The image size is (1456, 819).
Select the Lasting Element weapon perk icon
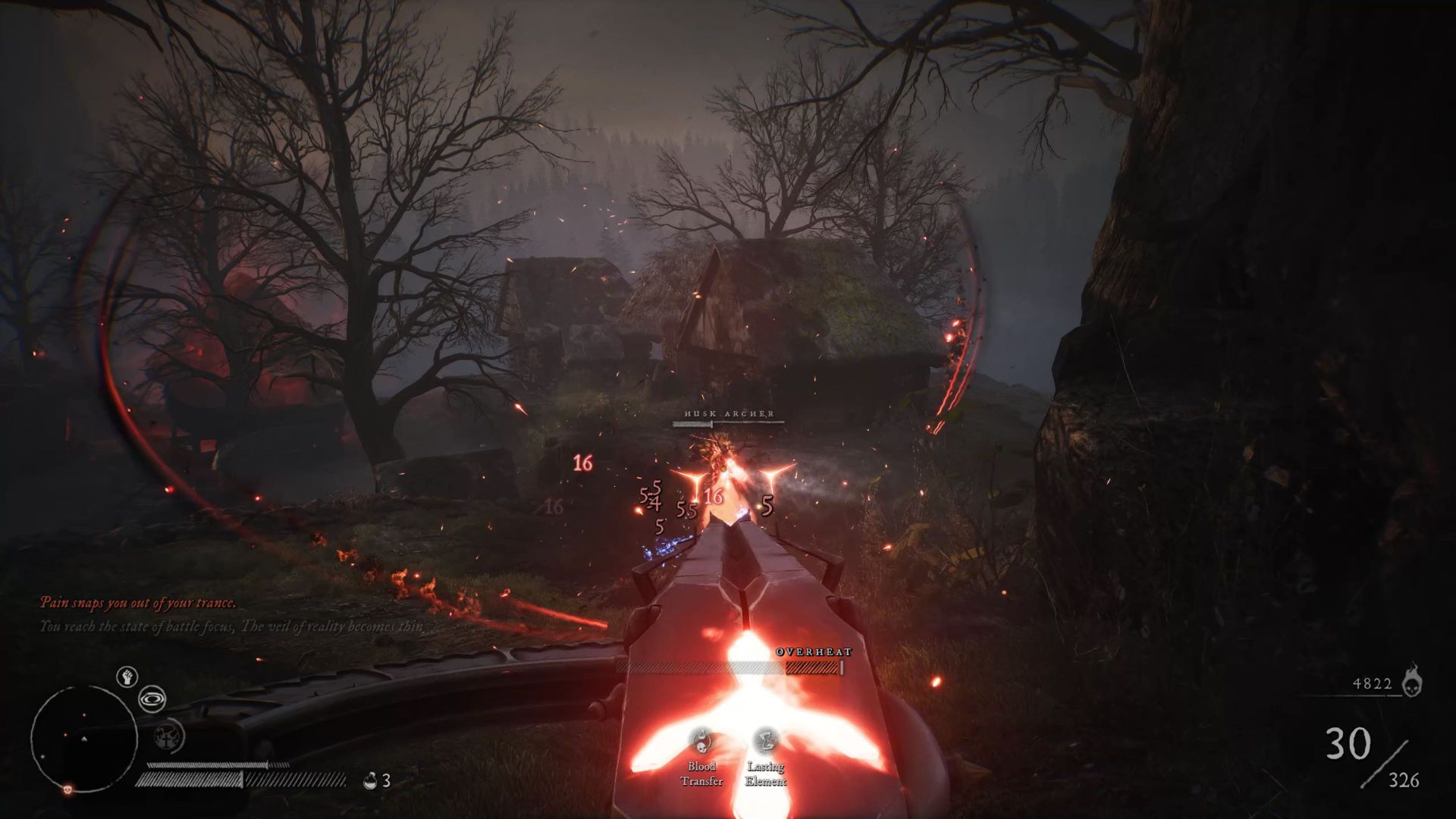coord(765,740)
